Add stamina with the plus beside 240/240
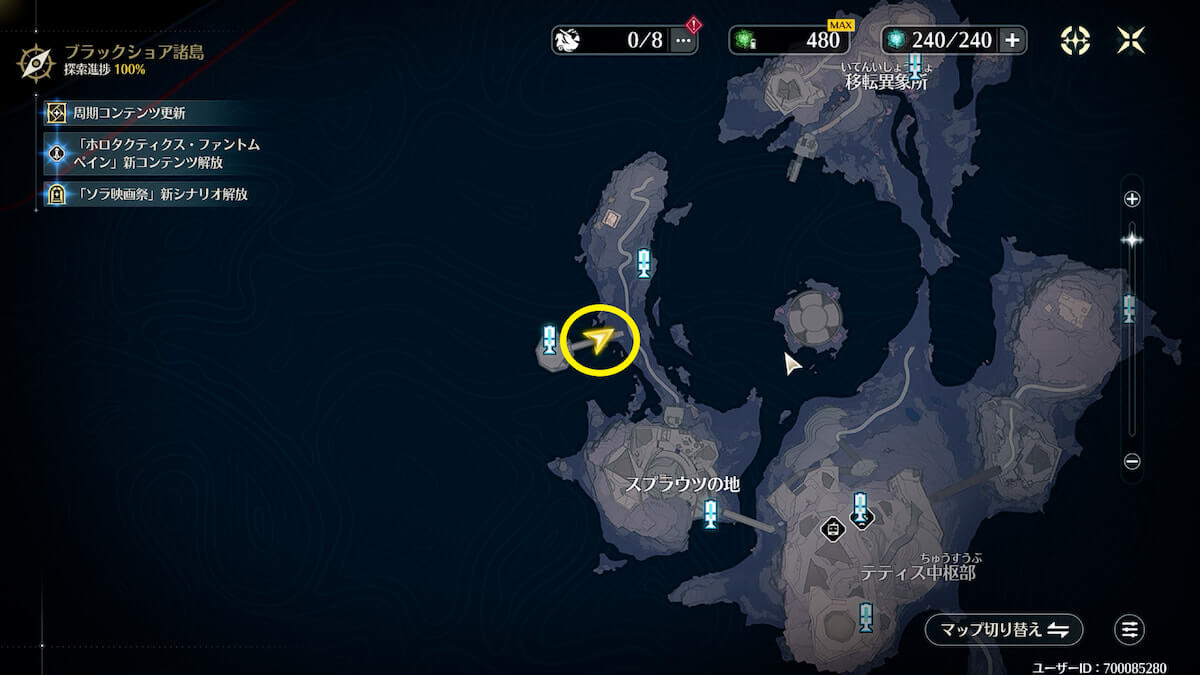Image resolution: width=1200 pixels, height=675 pixels. 1012,40
